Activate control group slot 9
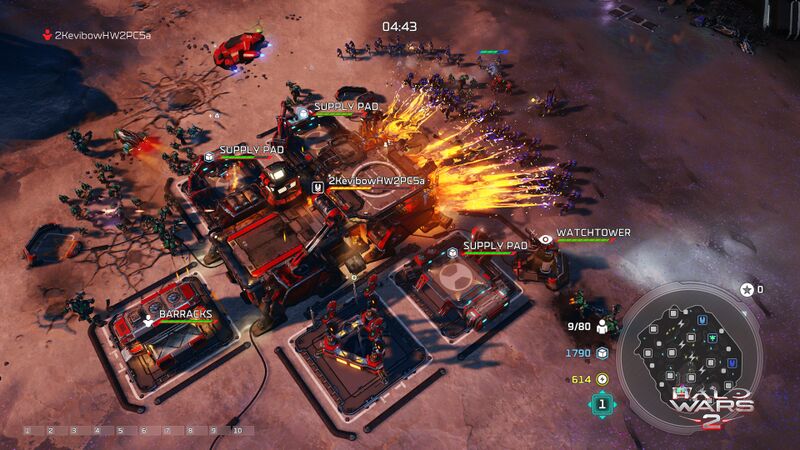 212,431
